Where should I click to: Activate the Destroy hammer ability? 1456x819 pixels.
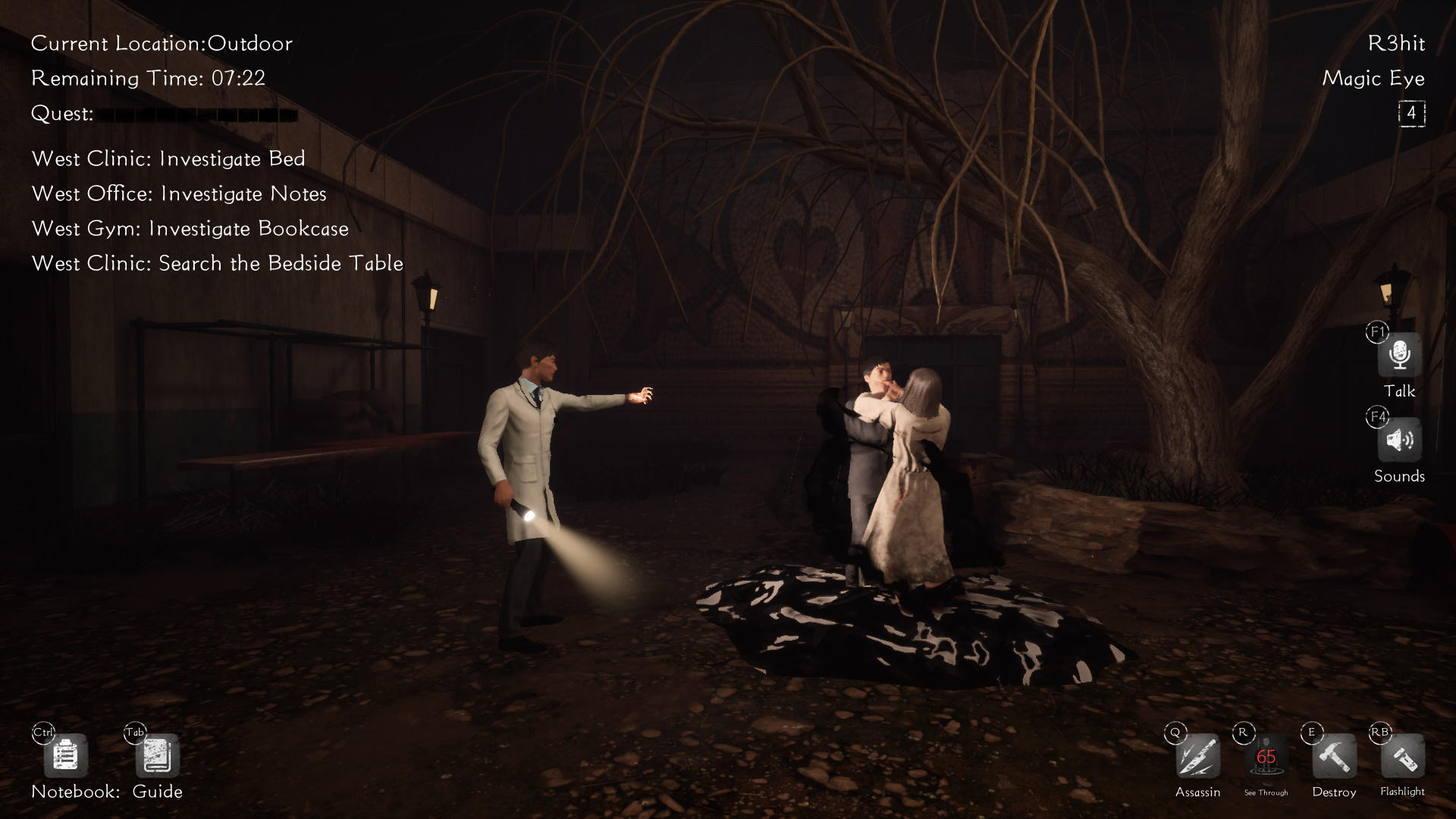point(1334,757)
